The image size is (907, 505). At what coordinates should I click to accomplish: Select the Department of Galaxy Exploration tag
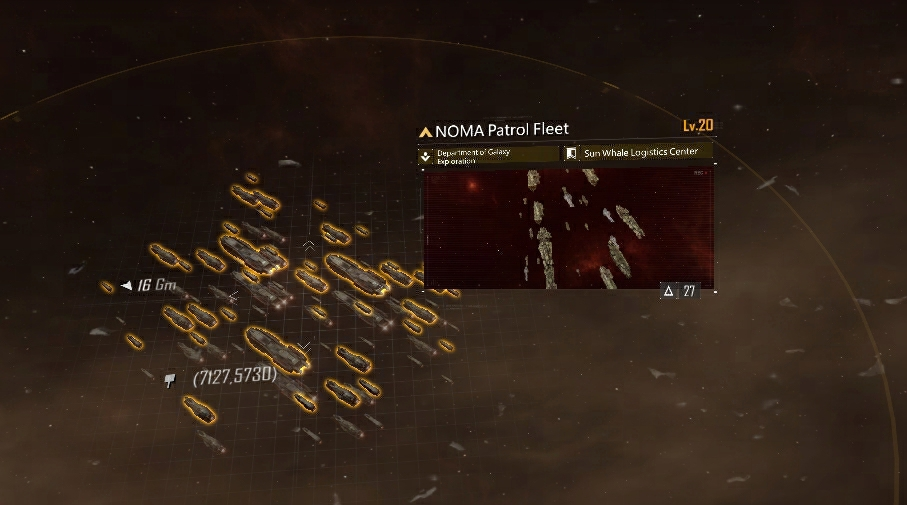(488, 156)
